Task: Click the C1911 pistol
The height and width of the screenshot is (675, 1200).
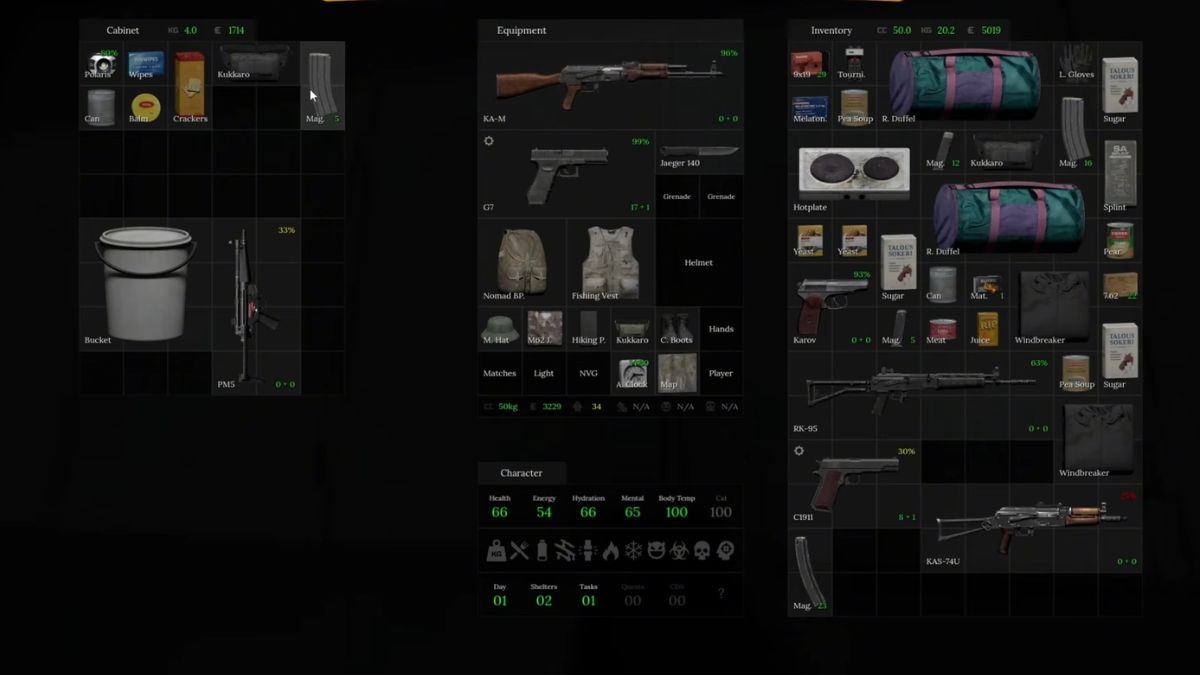Action: pyautogui.click(x=853, y=482)
